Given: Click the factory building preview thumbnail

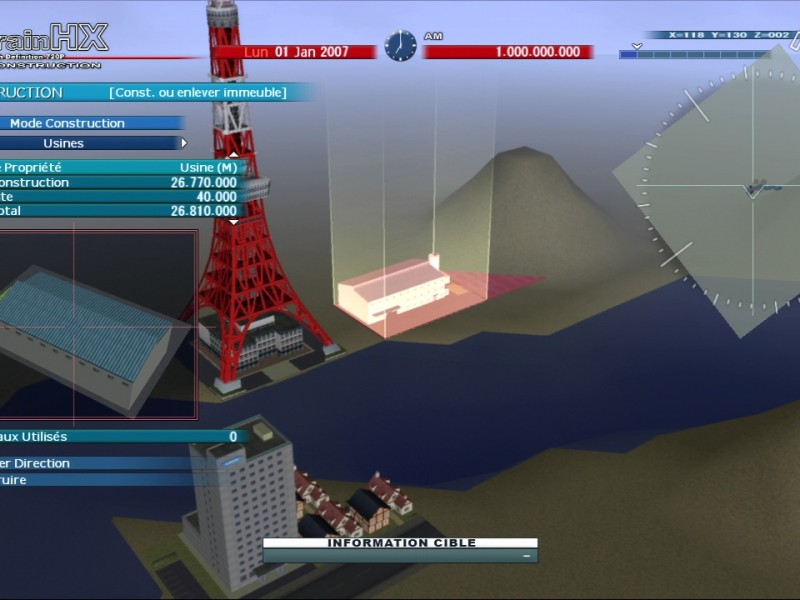Looking at the screenshot, I should 98,325.
